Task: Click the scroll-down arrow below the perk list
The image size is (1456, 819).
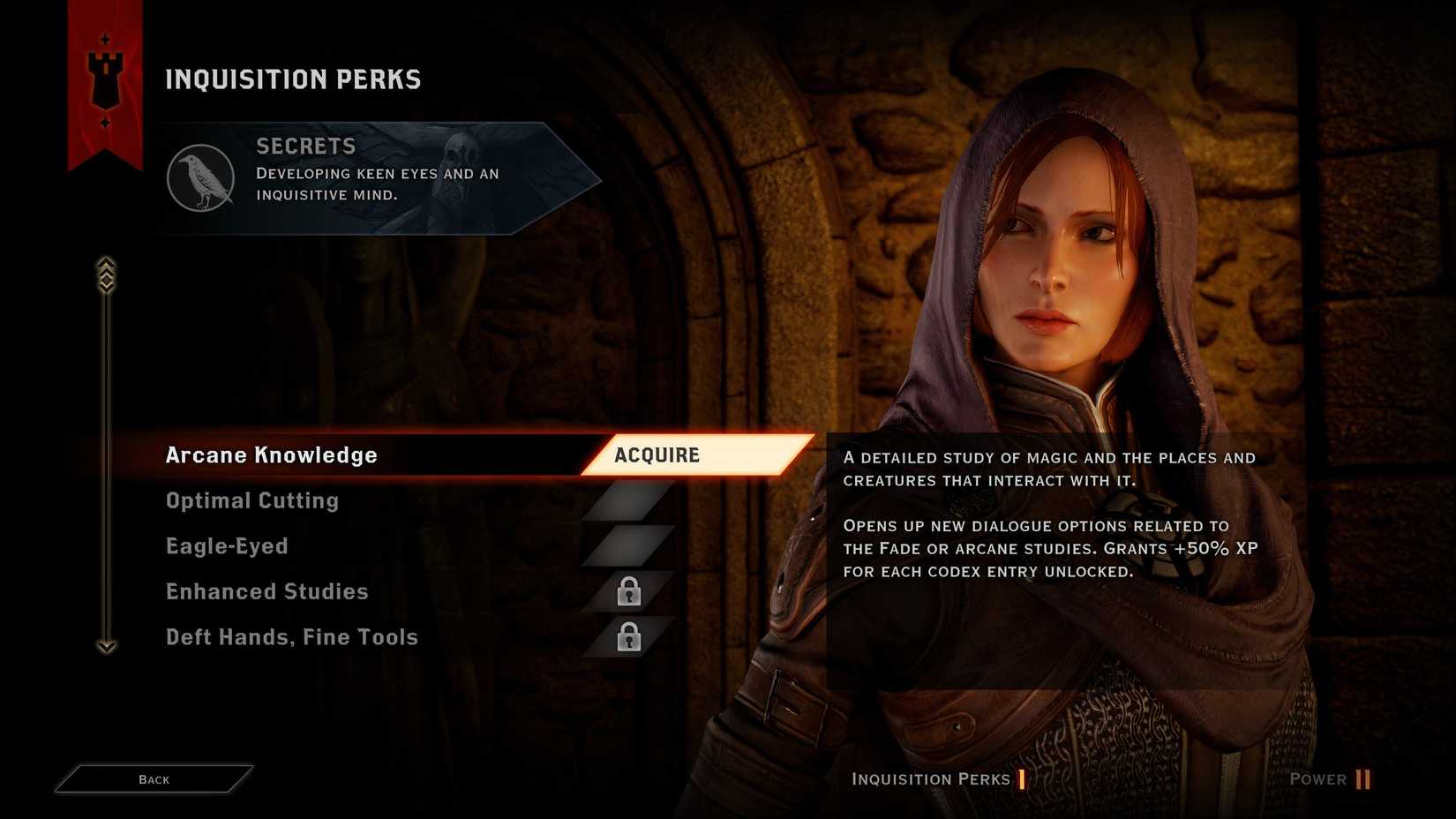Action: [106, 647]
